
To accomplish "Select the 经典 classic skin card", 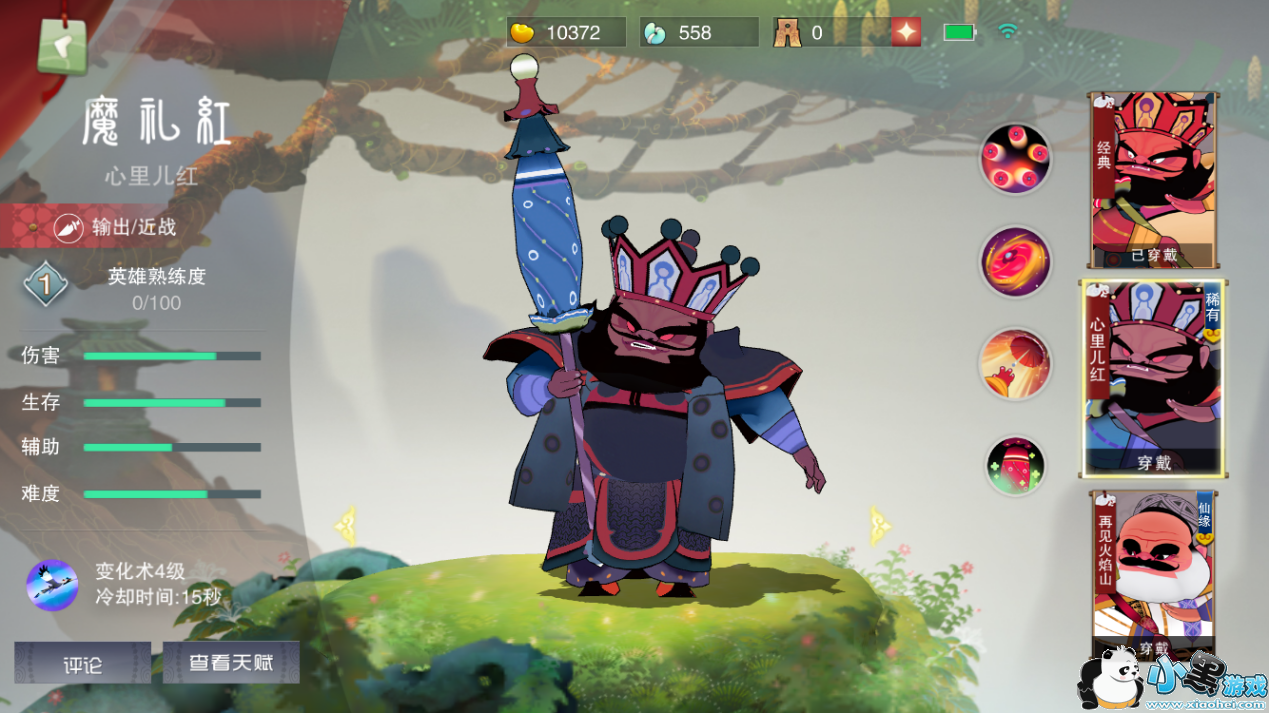I will pos(1155,180).
